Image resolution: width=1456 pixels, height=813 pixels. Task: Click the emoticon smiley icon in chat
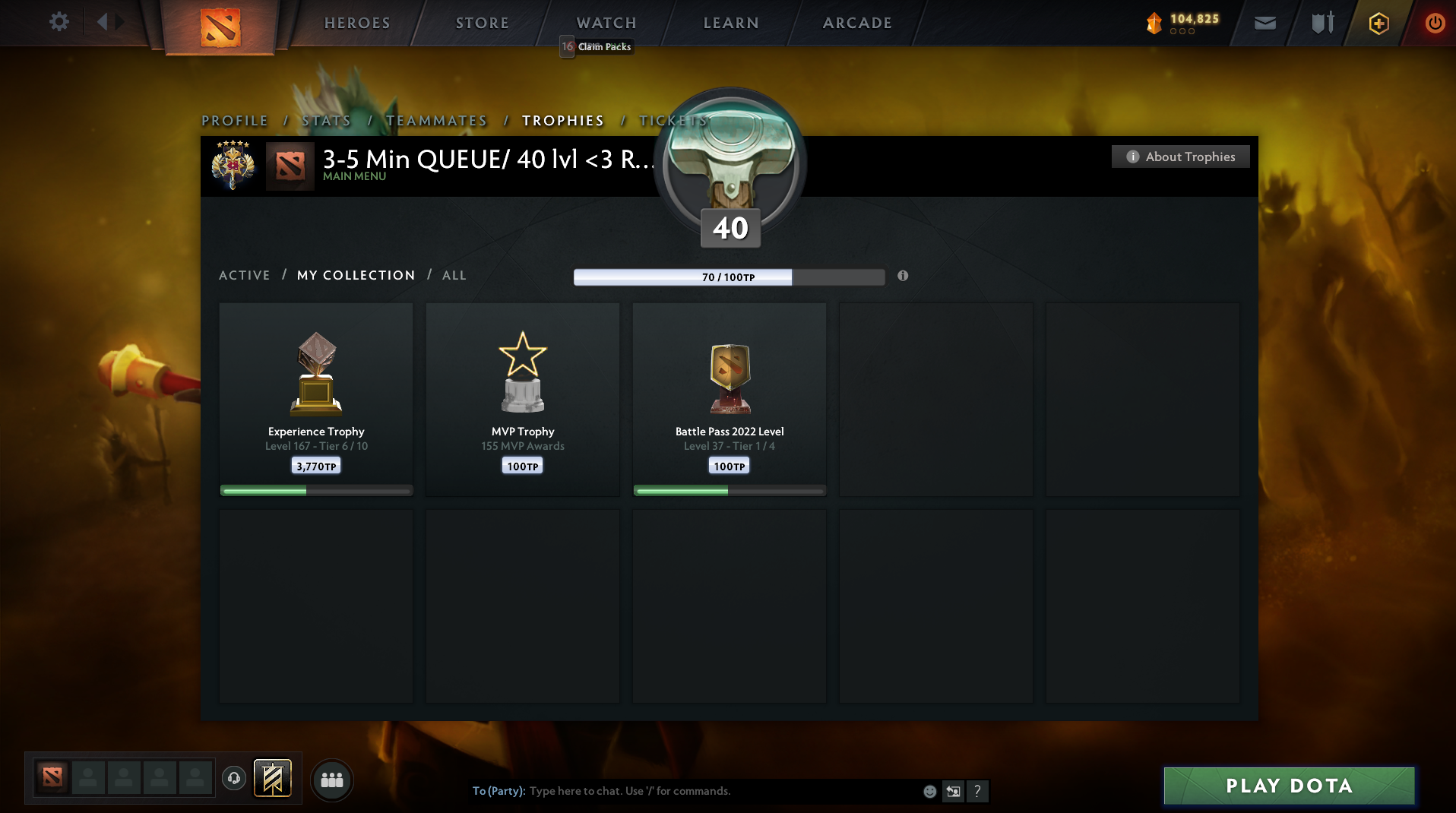(x=929, y=791)
